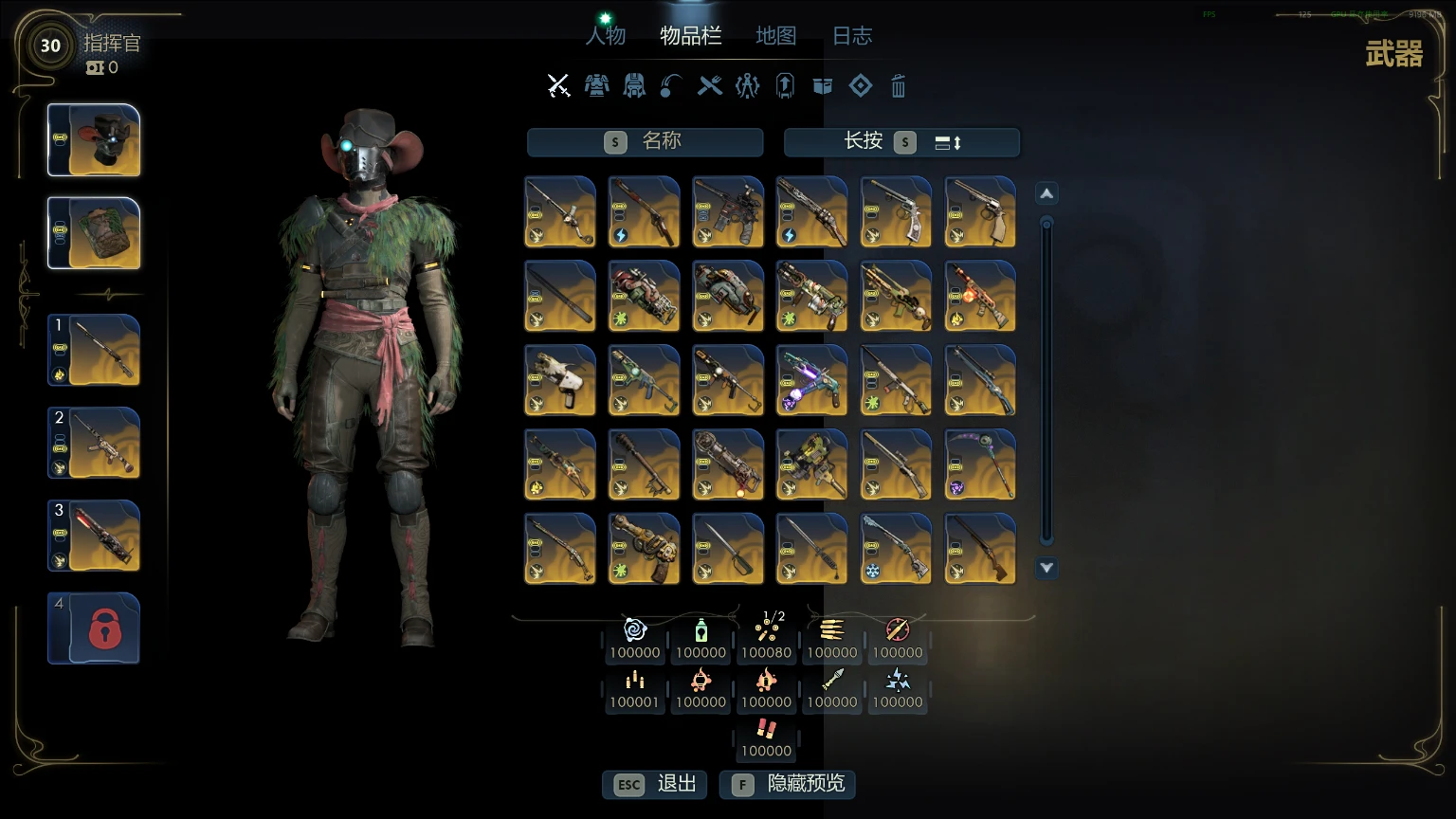Click the 退出 exit button
Viewport: 1456px width, 819px height.
pos(655,784)
